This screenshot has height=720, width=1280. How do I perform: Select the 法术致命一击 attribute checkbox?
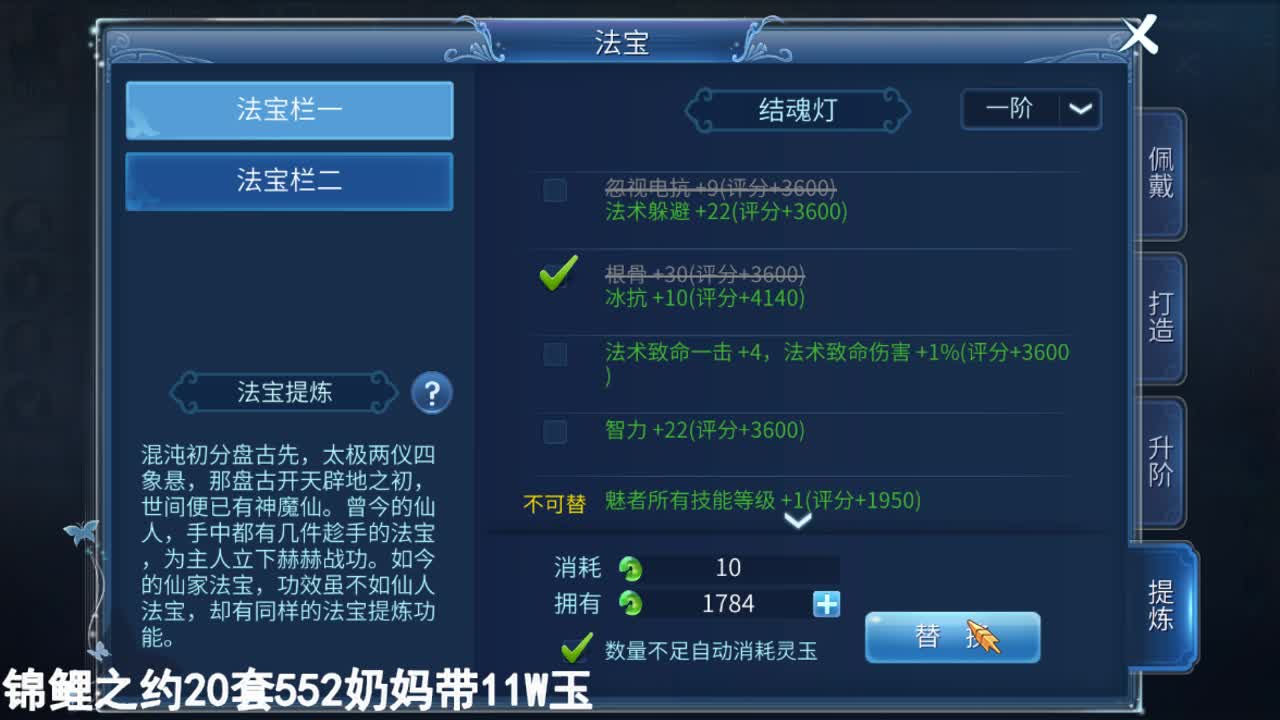(555, 353)
